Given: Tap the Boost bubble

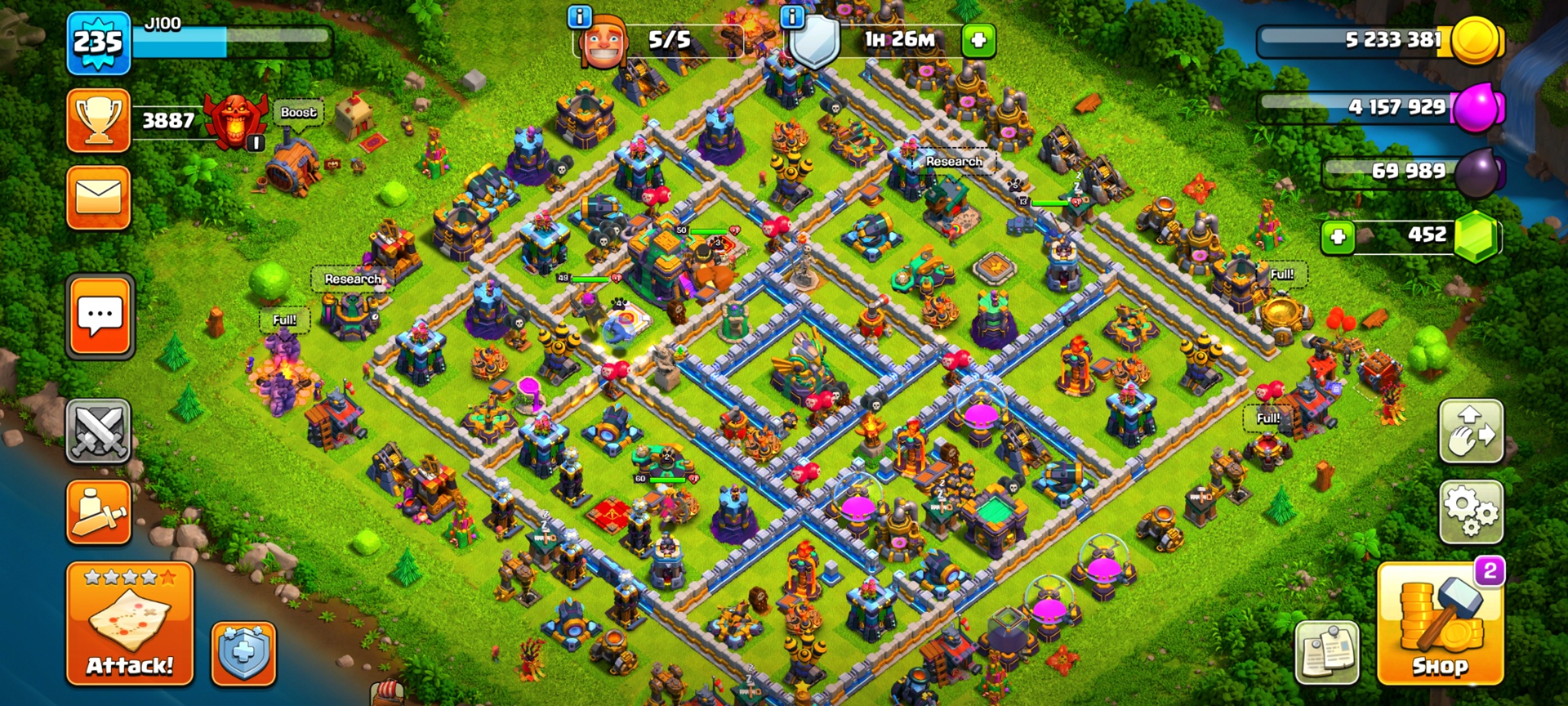Looking at the screenshot, I should coord(299,112).
